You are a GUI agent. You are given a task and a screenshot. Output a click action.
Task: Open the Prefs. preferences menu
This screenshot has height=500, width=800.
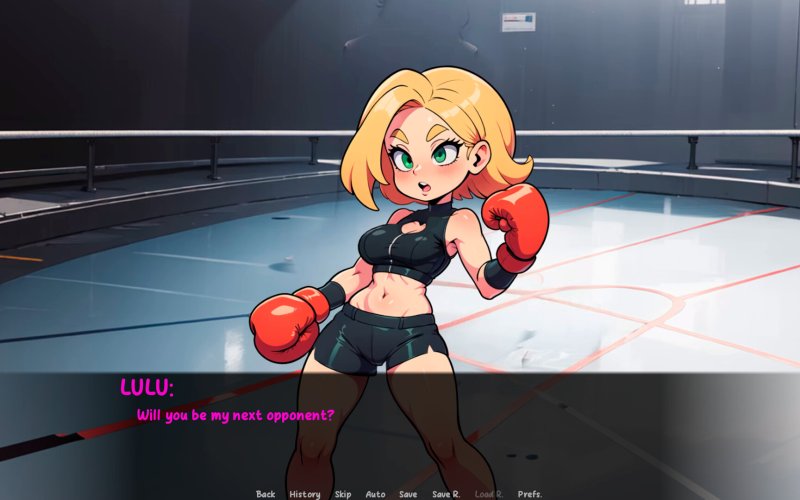click(x=530, y=494)
